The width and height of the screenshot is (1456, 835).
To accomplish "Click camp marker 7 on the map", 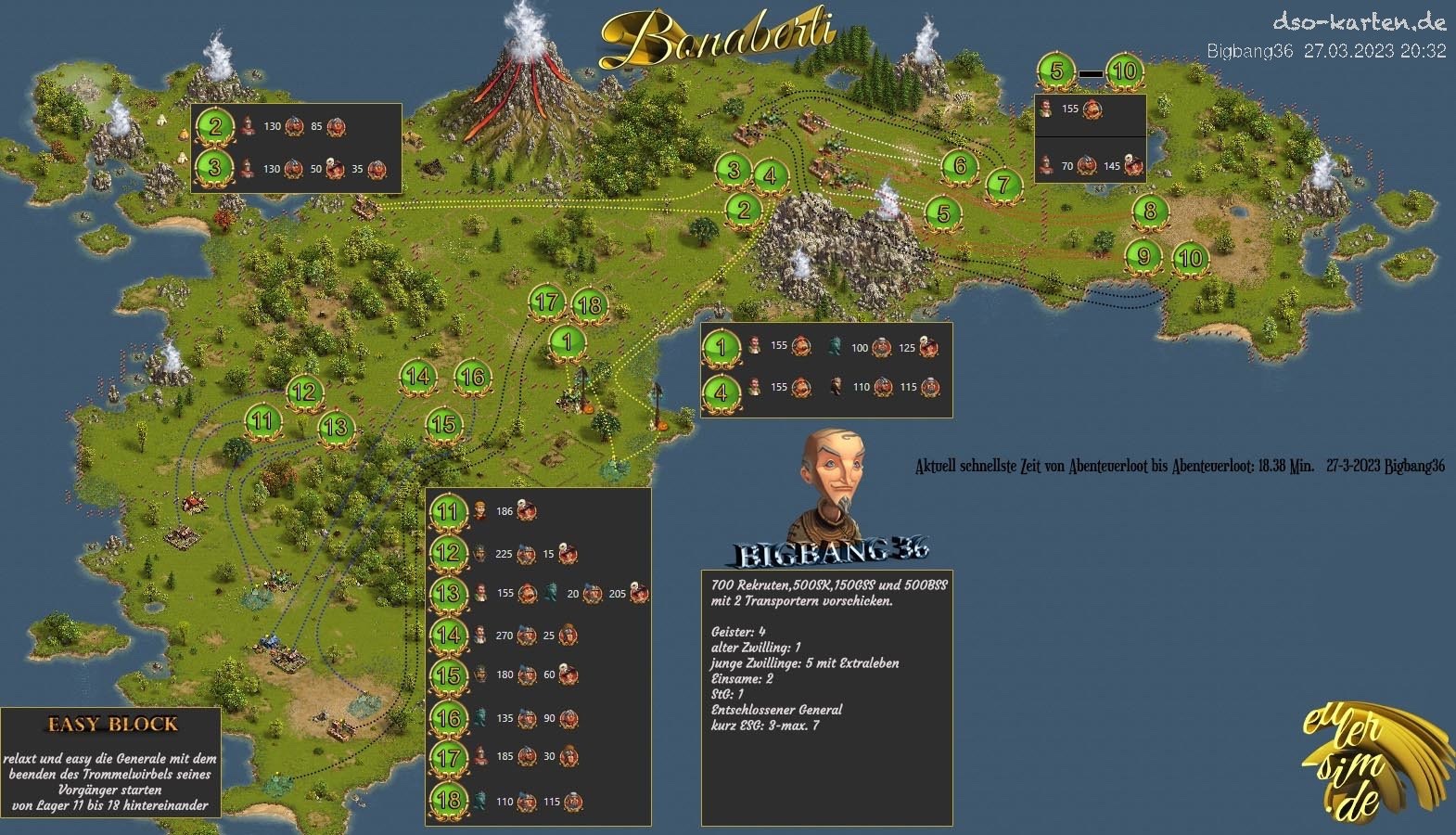I will pos(1003,184).
